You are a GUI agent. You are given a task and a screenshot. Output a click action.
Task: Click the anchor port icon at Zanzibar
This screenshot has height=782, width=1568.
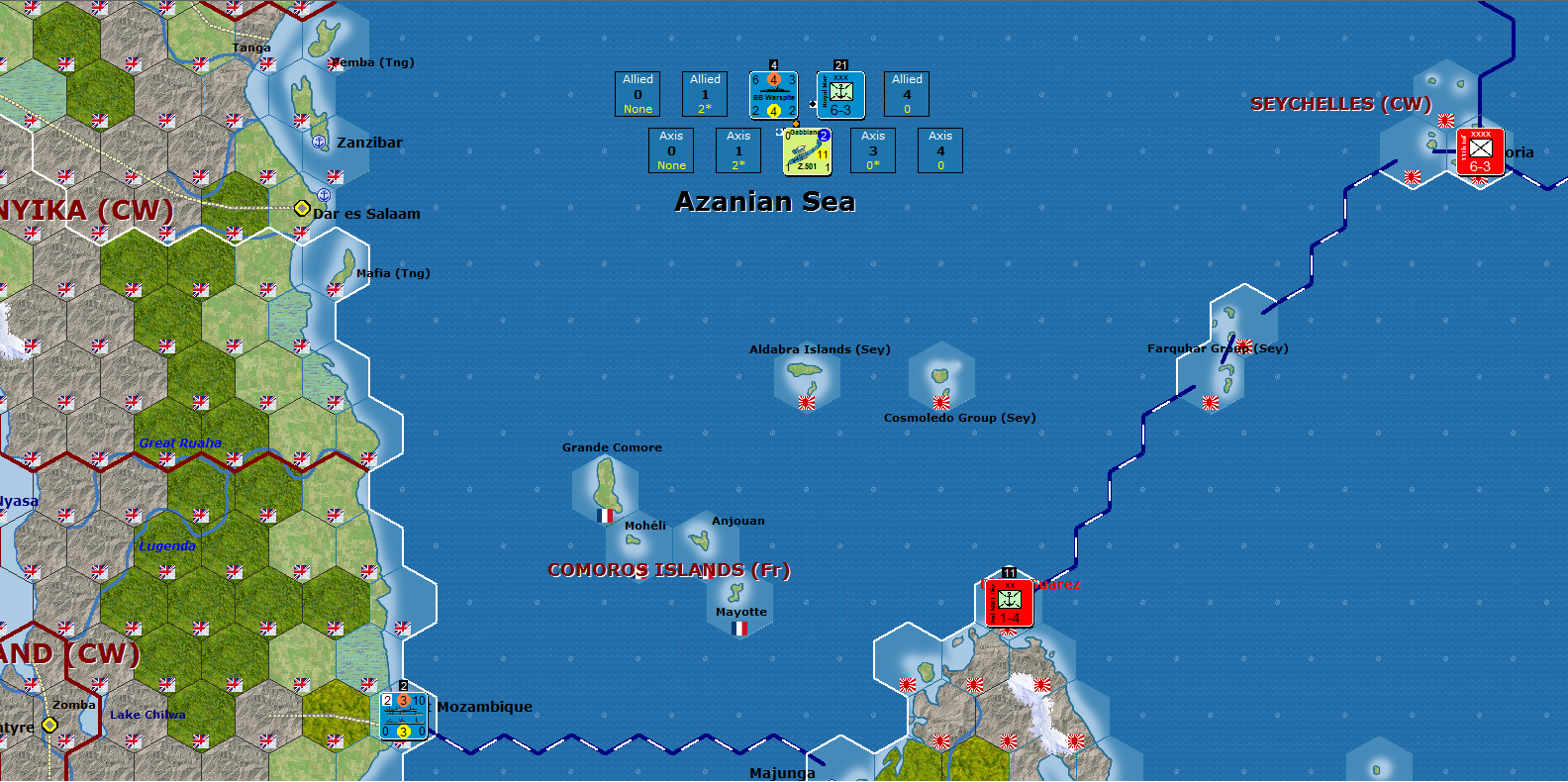[x=319, y=142]
